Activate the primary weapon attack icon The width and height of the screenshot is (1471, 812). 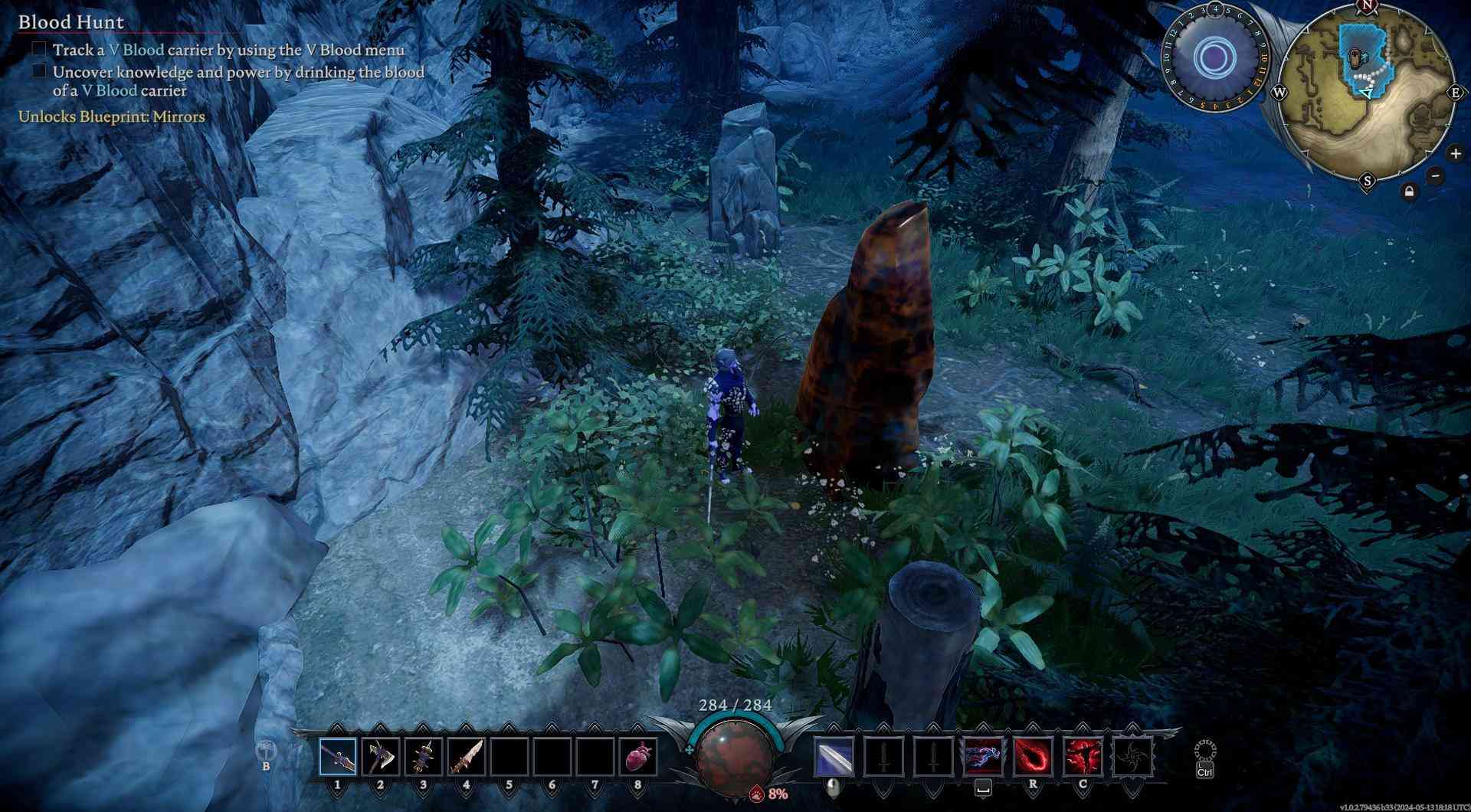pos(834,757)
